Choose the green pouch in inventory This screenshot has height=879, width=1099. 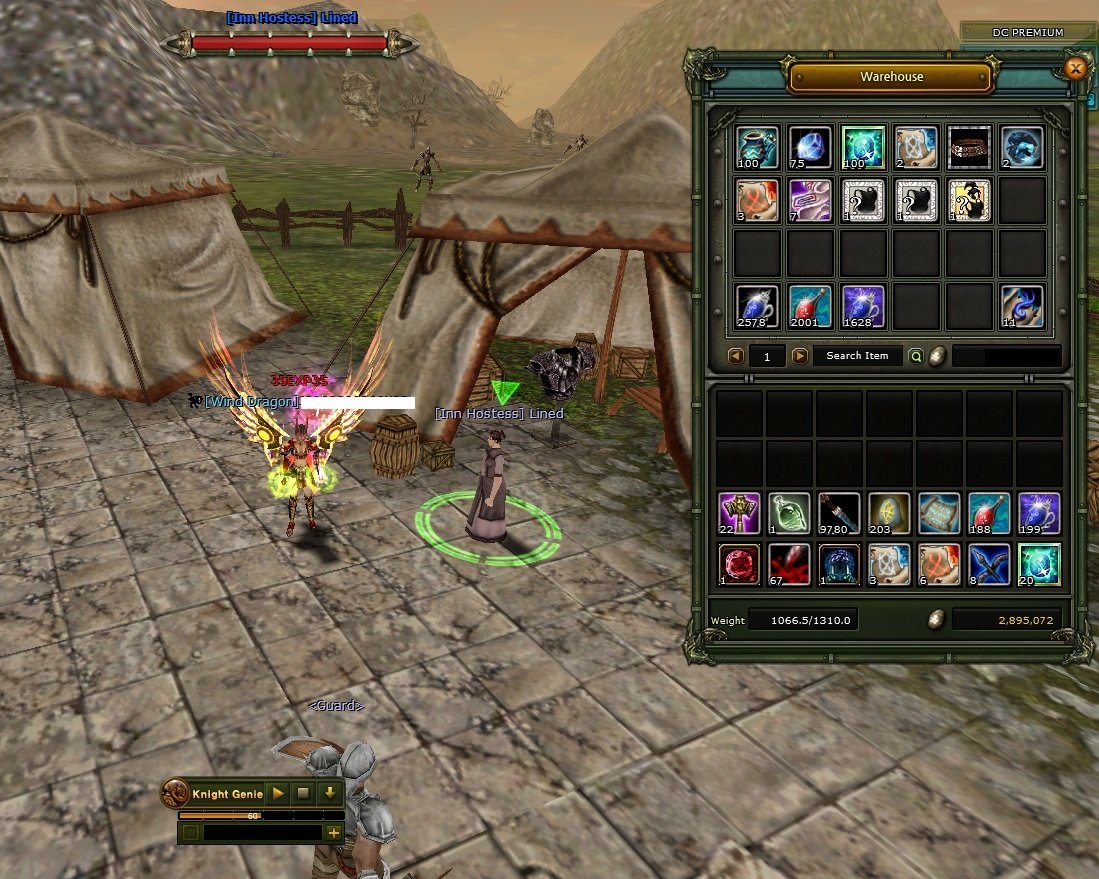click(x=789, y=513)
